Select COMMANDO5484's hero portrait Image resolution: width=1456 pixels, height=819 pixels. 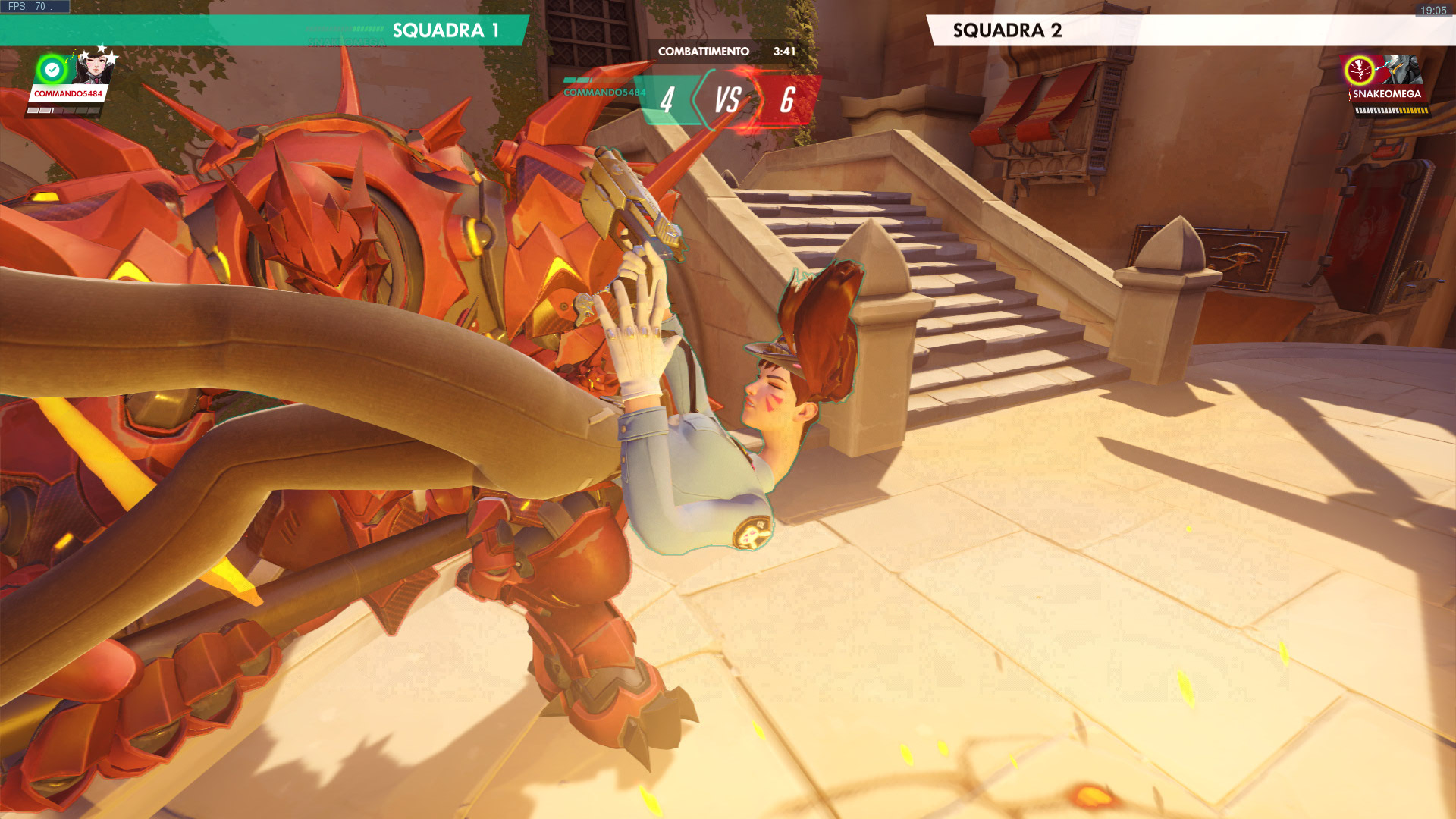tap(94, 68)
